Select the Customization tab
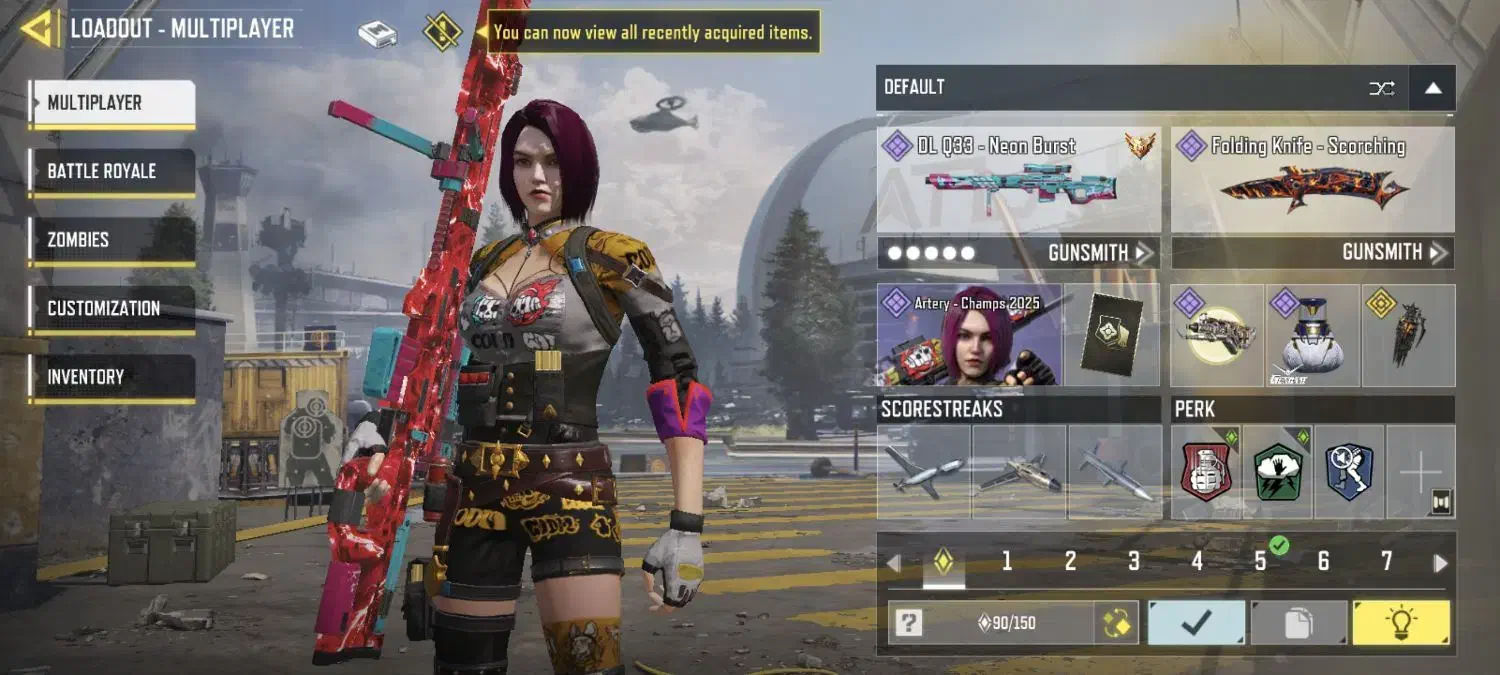Screen dimensions: 1500x675 pyautogui.click(x=111, y=308)
